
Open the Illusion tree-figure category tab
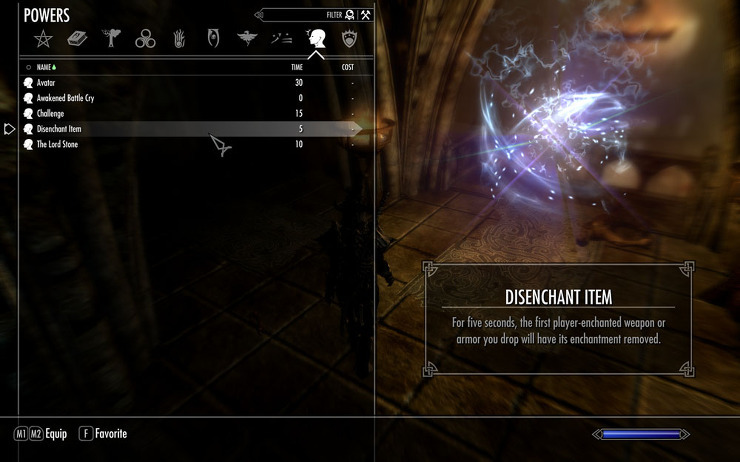(x=111, y=39)
